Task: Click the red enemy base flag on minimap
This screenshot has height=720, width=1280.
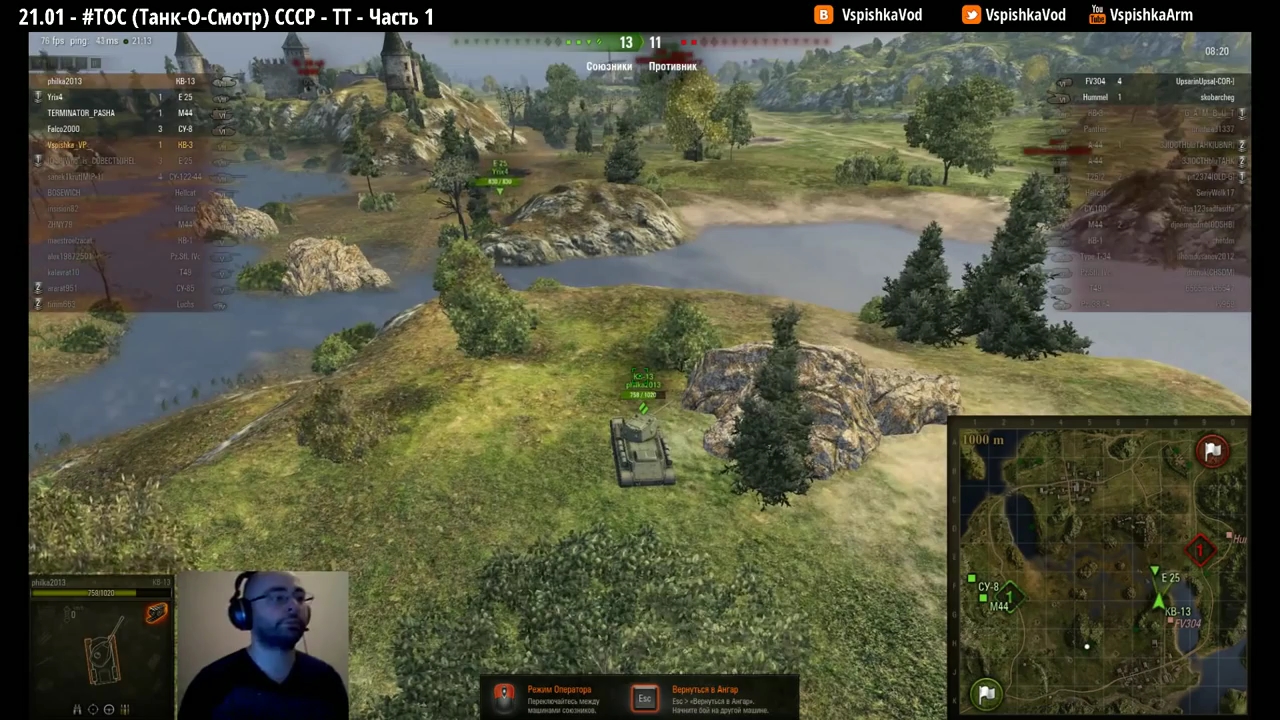Action: tap(1212, 451)
